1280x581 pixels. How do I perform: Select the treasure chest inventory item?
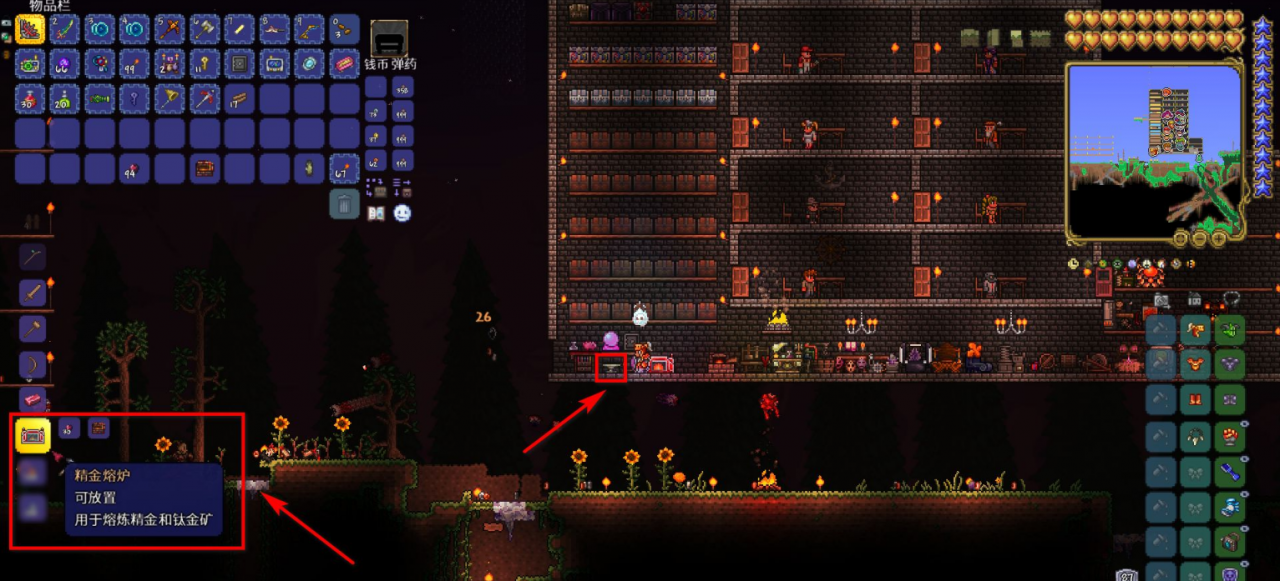click(204, 168)
